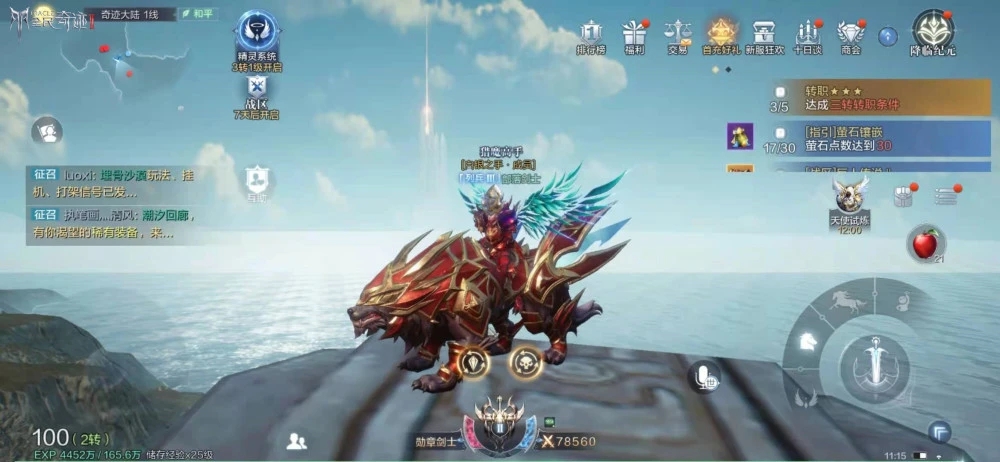
Task: Open the 降临纪元 emblem
Action: click(x=934, y=32)
